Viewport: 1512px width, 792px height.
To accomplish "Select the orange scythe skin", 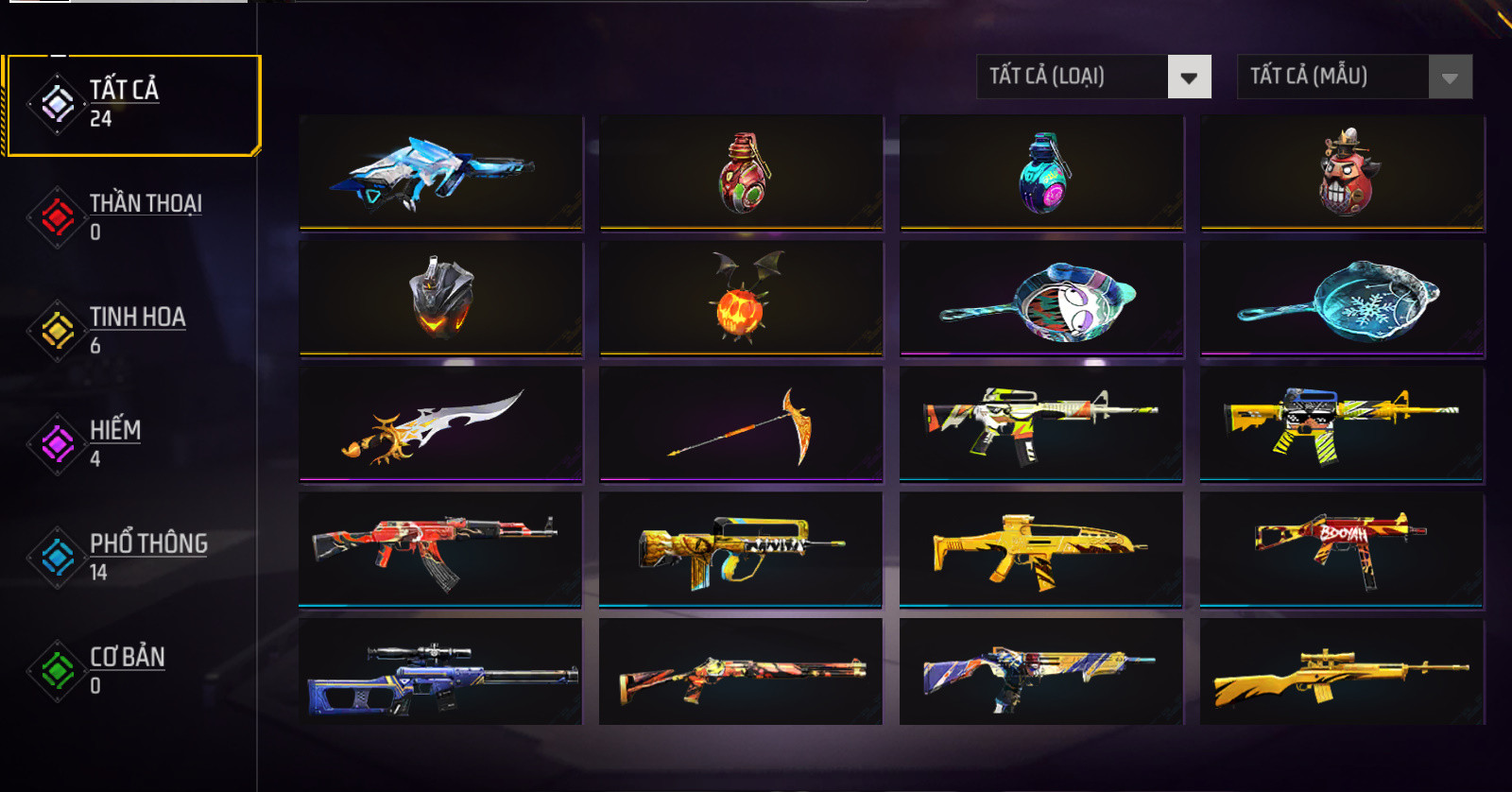I will pyautogui.click(x=741, y=423).
